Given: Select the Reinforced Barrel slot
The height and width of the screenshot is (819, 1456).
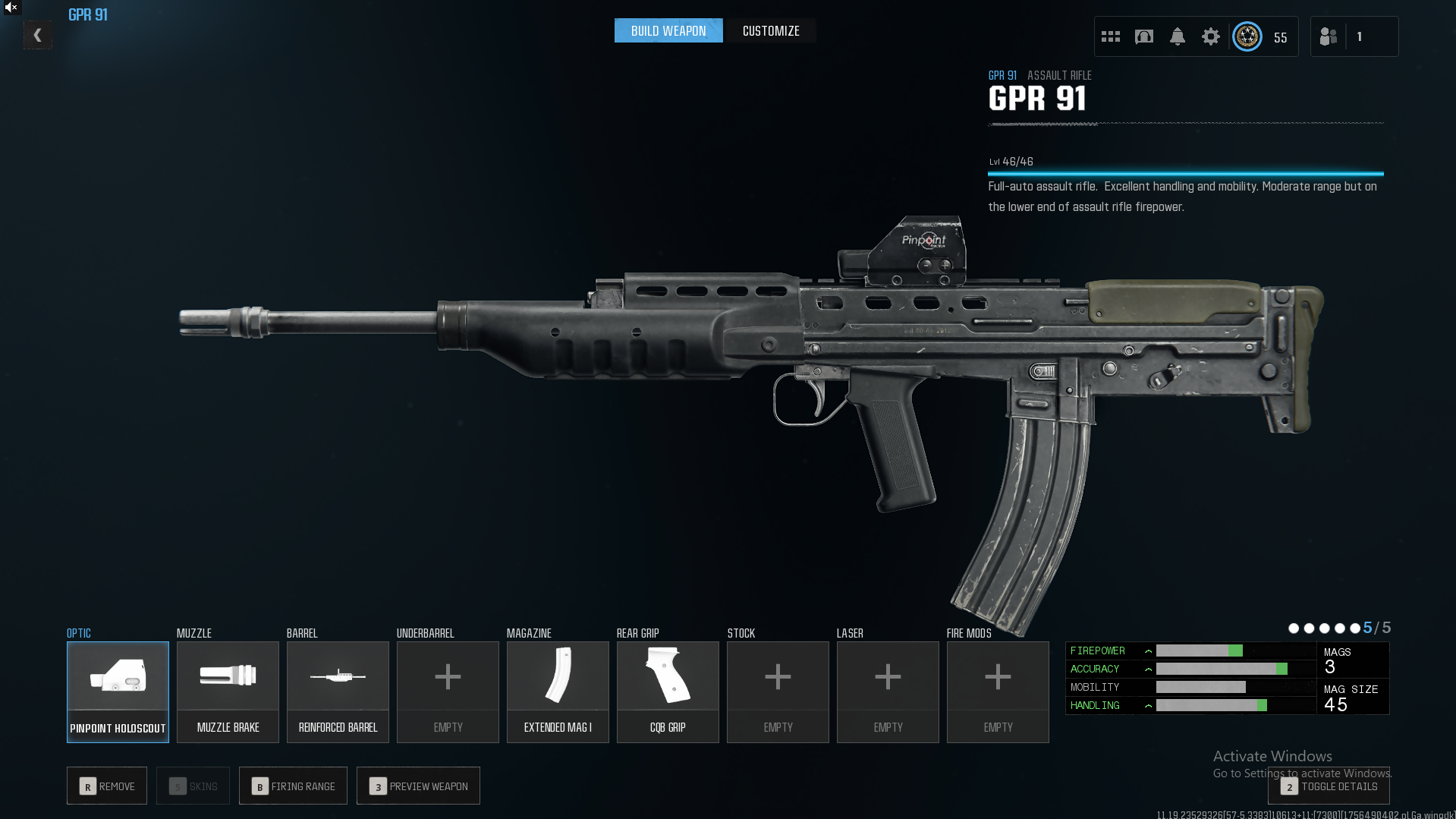Looking at the screenshot, I should click(x=338, y=691).
